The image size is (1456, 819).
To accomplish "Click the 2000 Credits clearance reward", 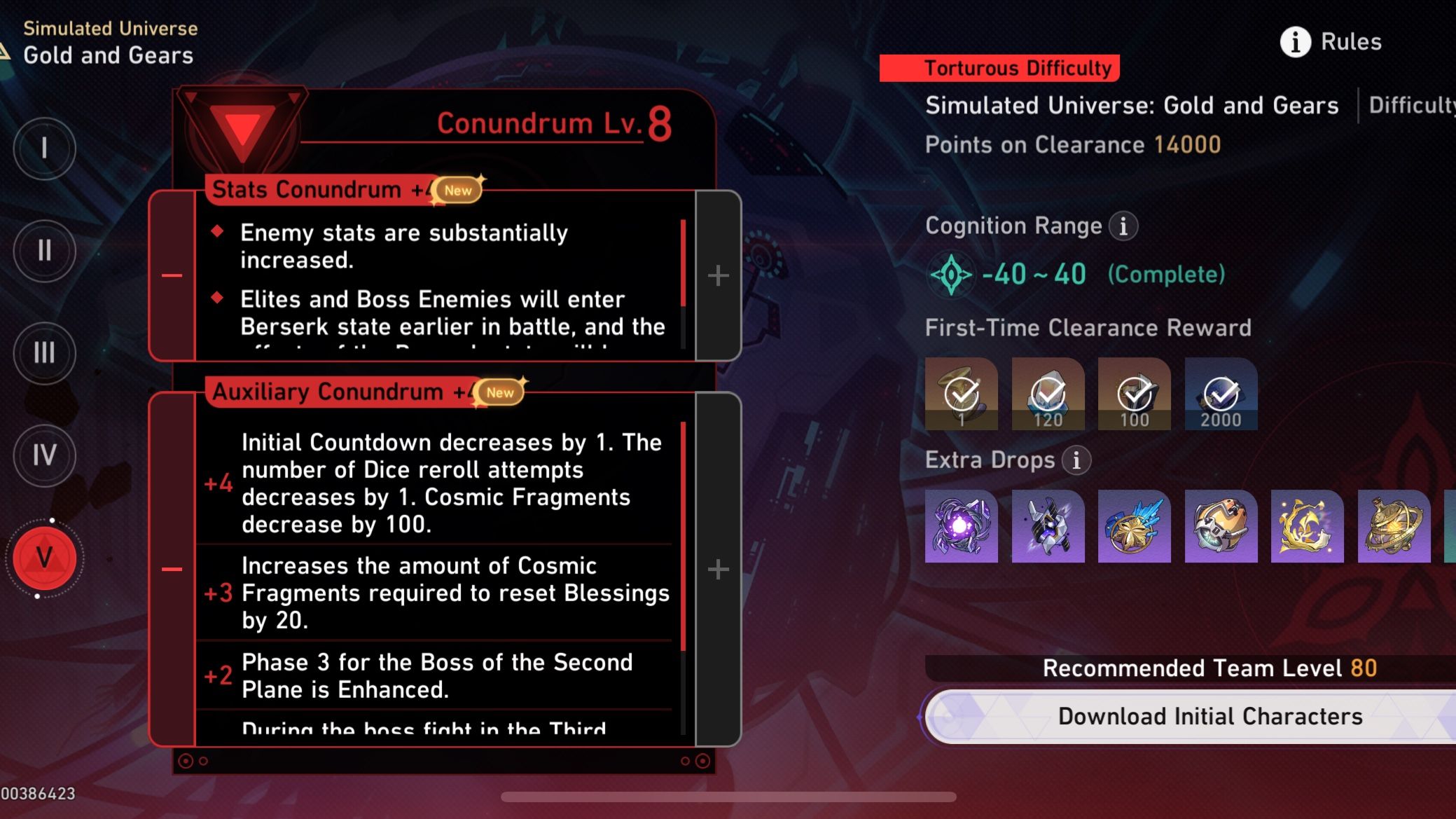I will (1220, 393).
